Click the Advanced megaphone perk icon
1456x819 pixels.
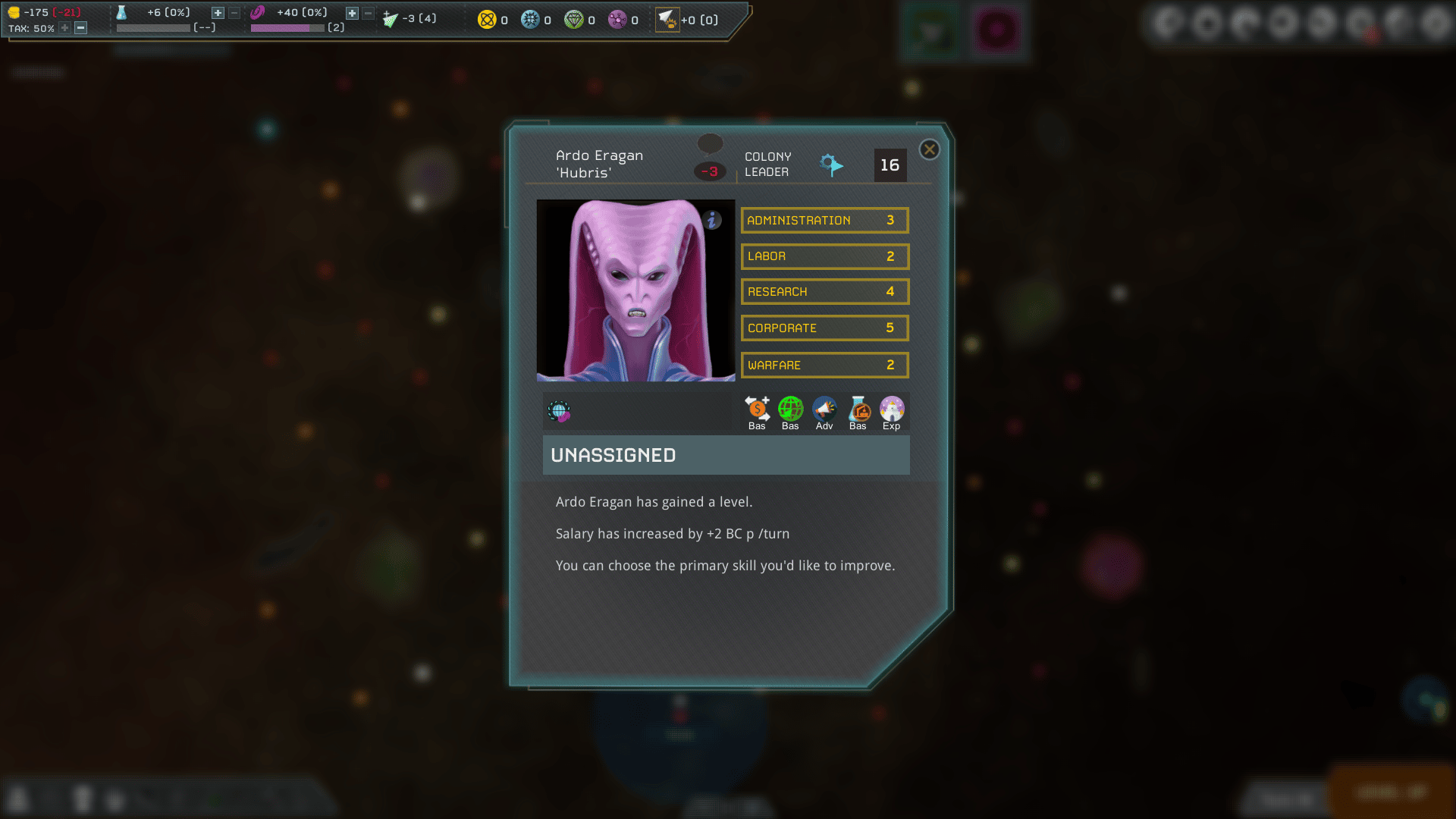pyautogui.click(x=824, y=409)
